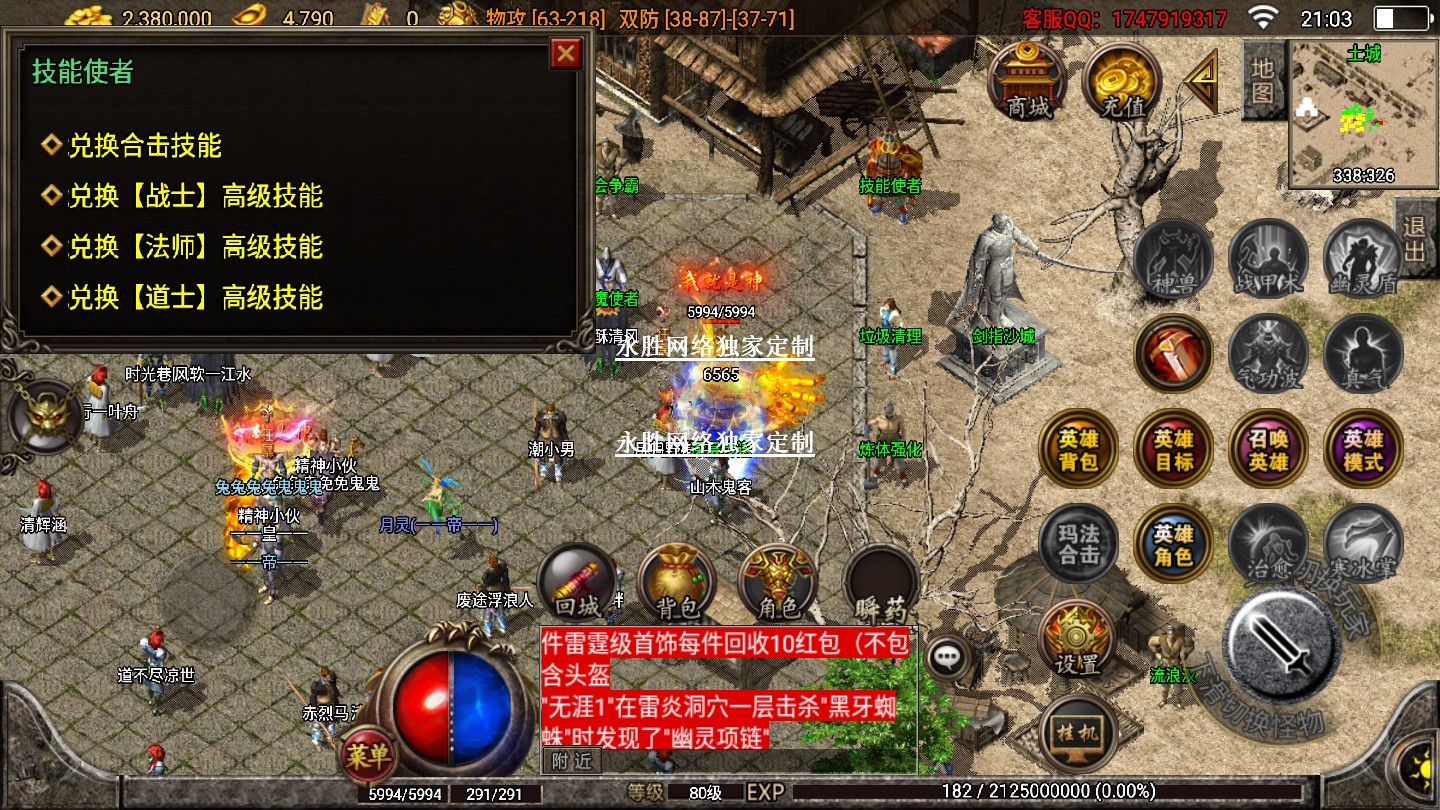Image resolution: width=1440 pixels, height=810 pixels.
Task: Click the 土城 minimap
Action: [1362, 114]
